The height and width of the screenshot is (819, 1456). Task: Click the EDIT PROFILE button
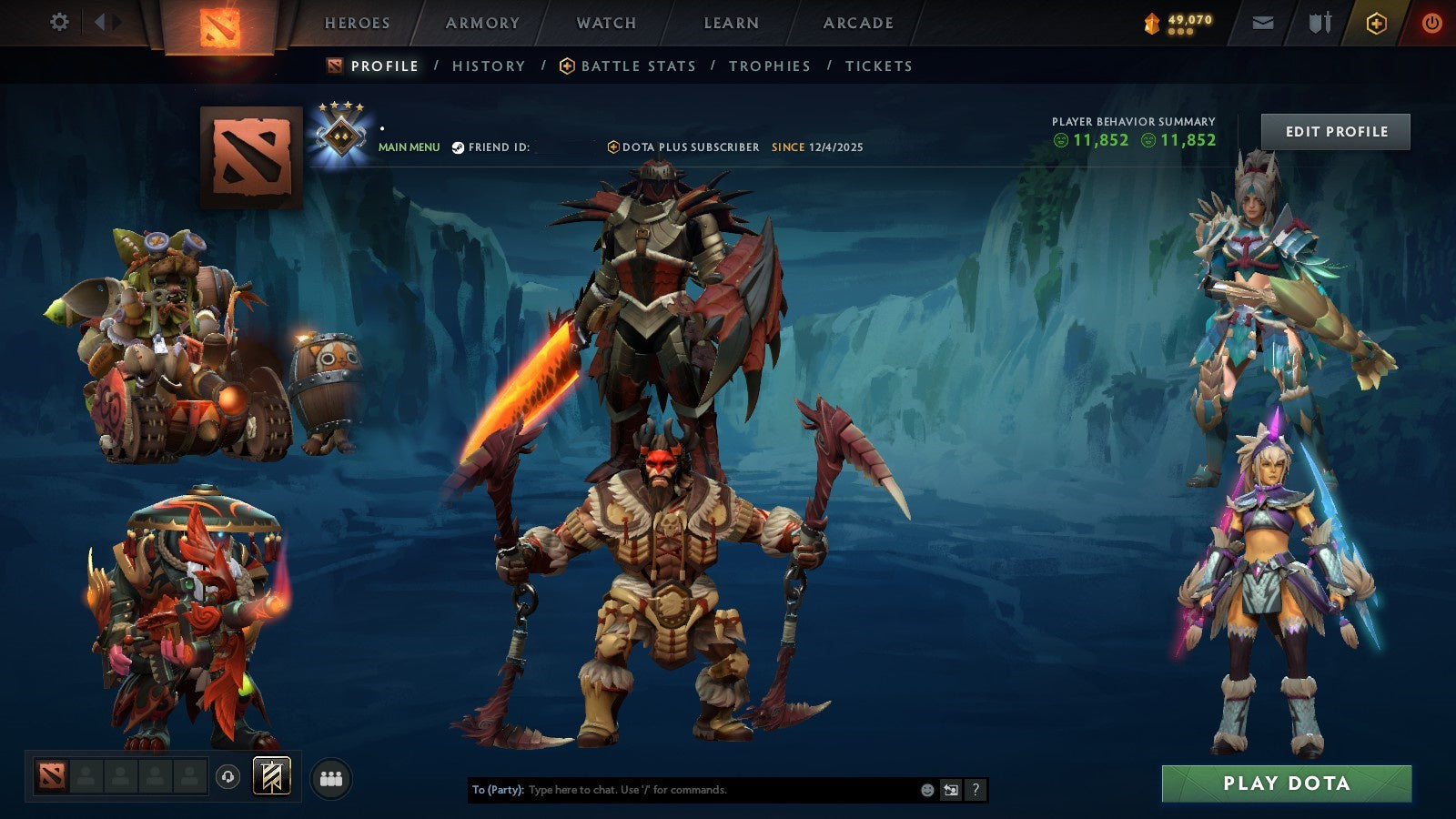coord(1334,131)
